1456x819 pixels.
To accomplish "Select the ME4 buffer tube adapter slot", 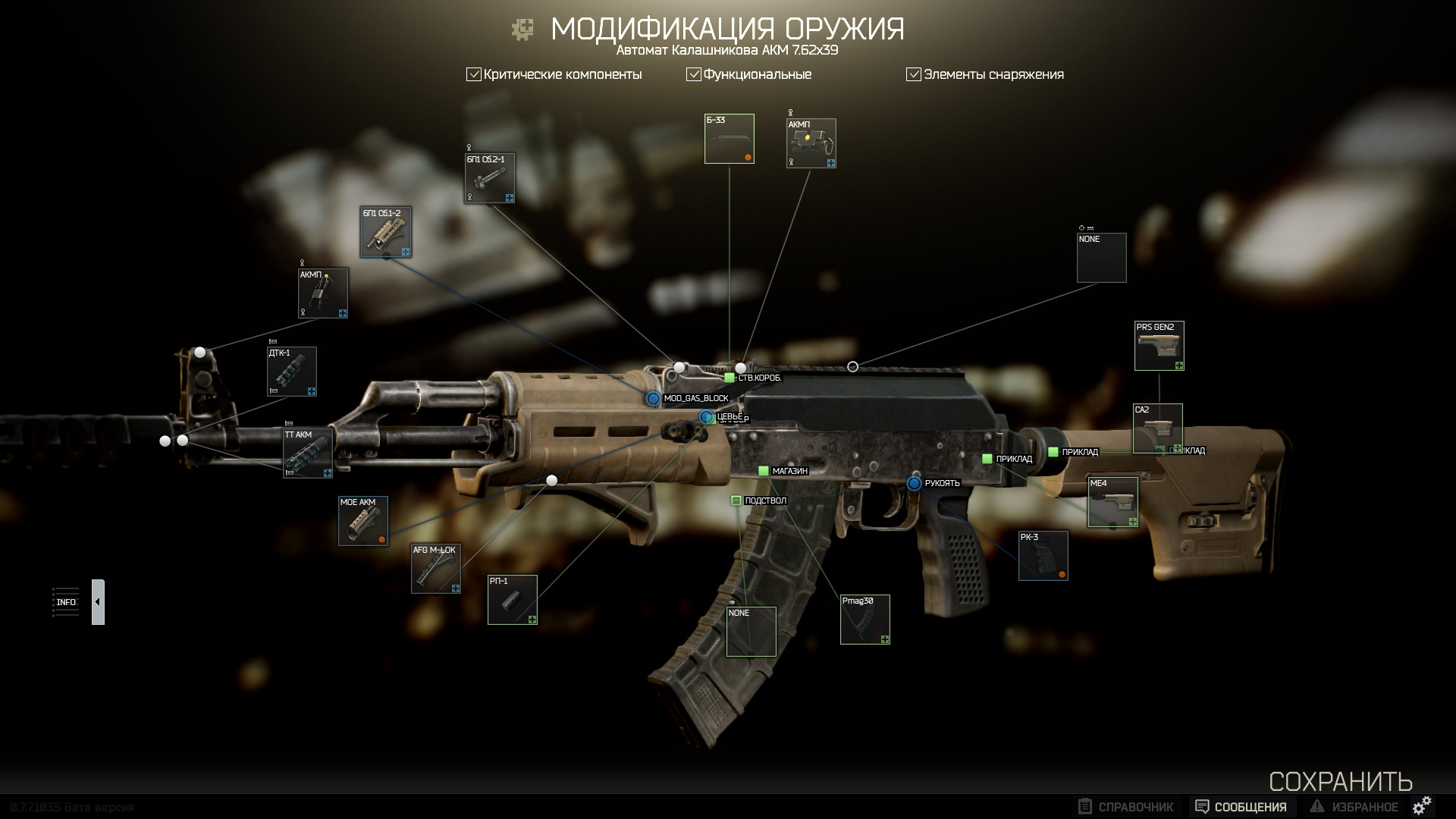I will (x=1113, y=502).
